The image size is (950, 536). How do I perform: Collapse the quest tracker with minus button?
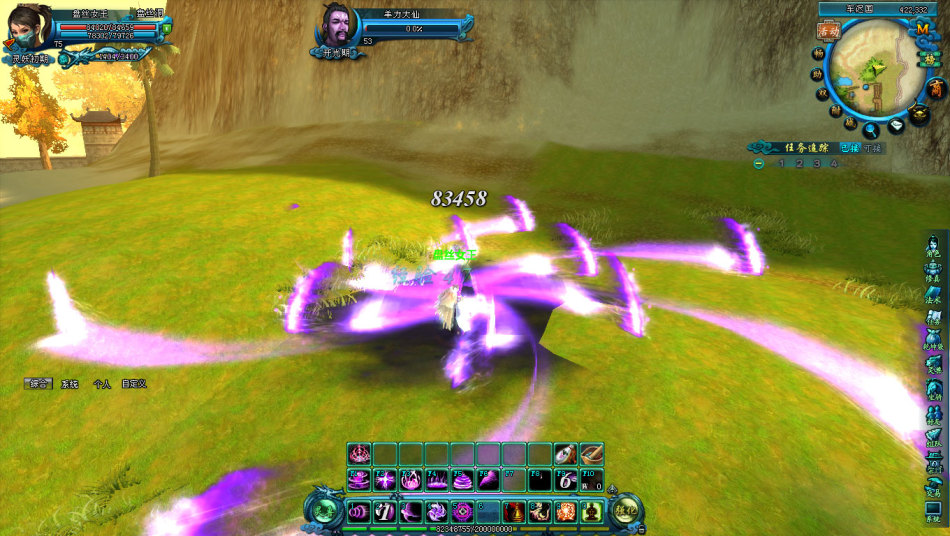(x=760, y=164)
